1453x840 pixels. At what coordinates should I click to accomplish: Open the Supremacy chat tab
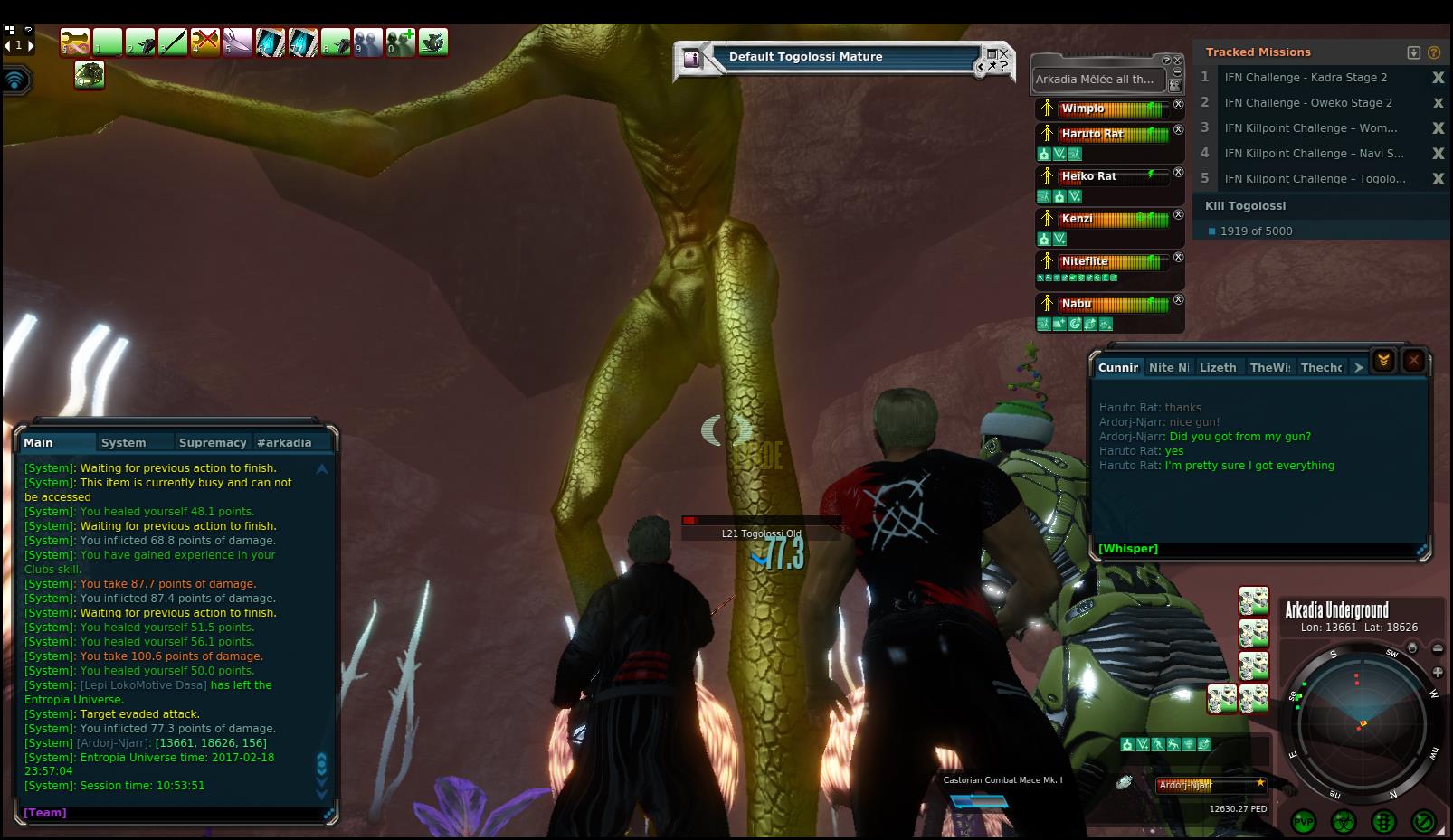(x=213, y=442)
